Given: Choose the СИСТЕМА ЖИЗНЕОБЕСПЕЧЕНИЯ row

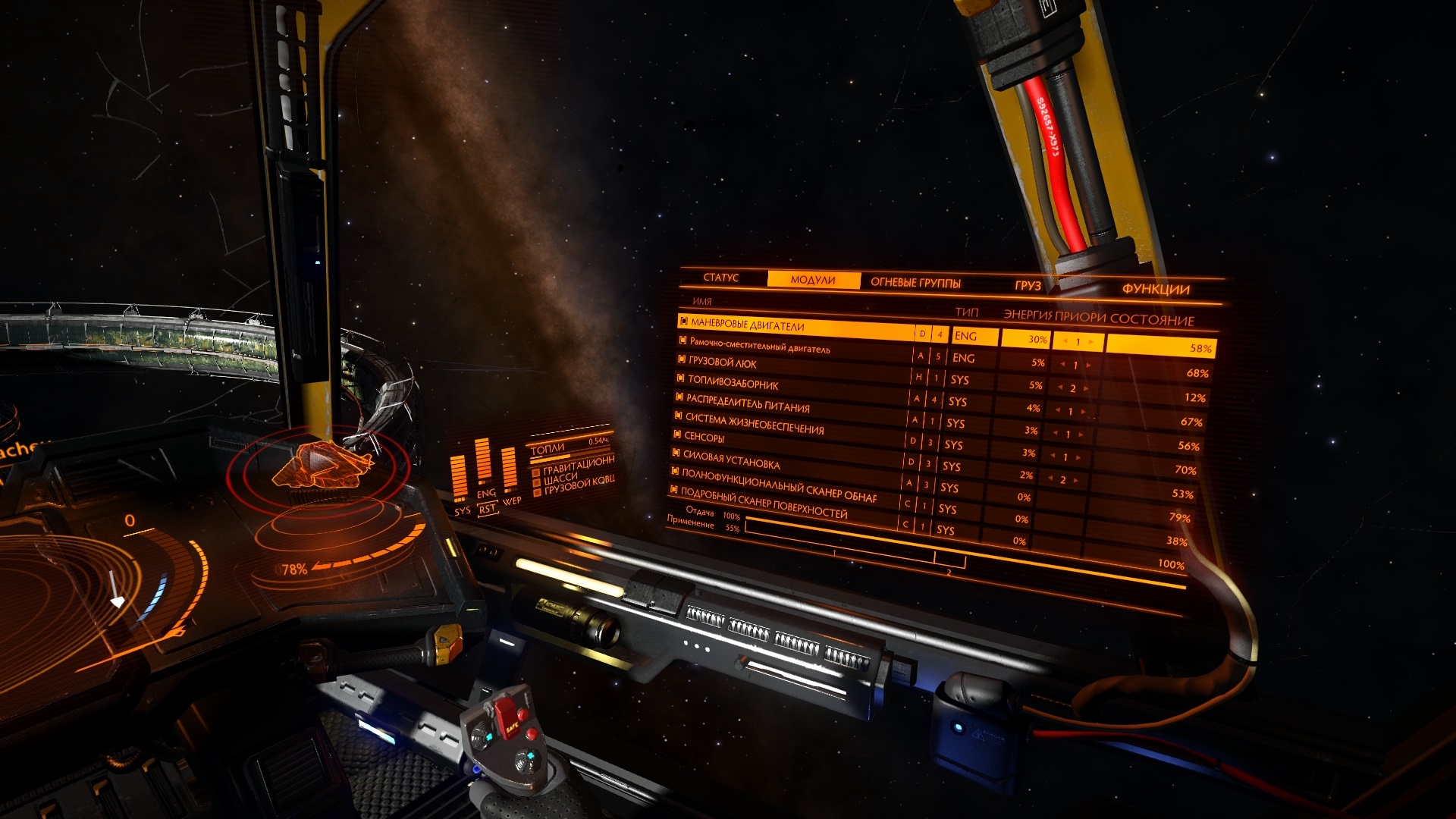Looking at the screenshot, I should pos(754,423).
